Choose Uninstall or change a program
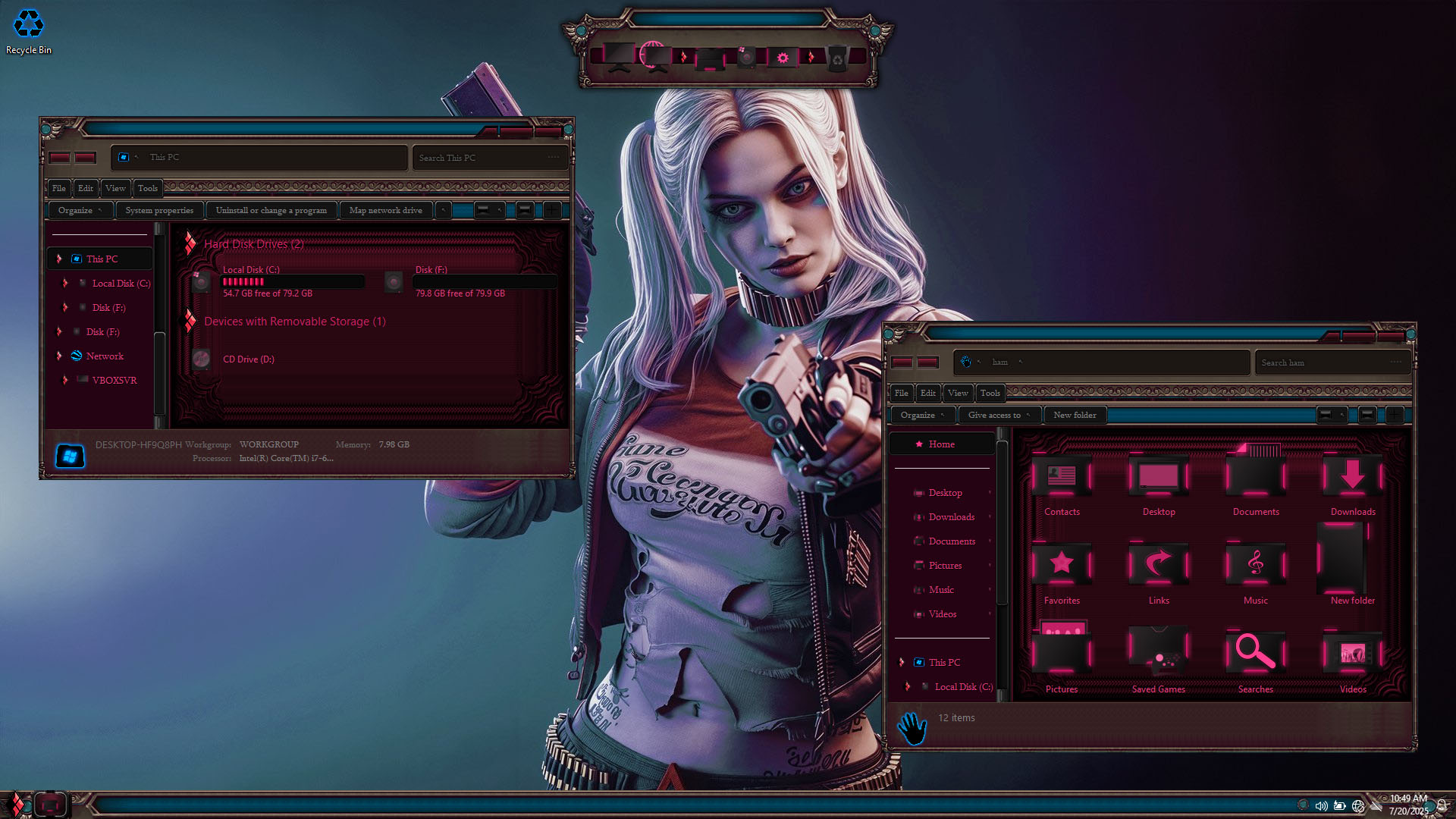 (x=271, y=210)
